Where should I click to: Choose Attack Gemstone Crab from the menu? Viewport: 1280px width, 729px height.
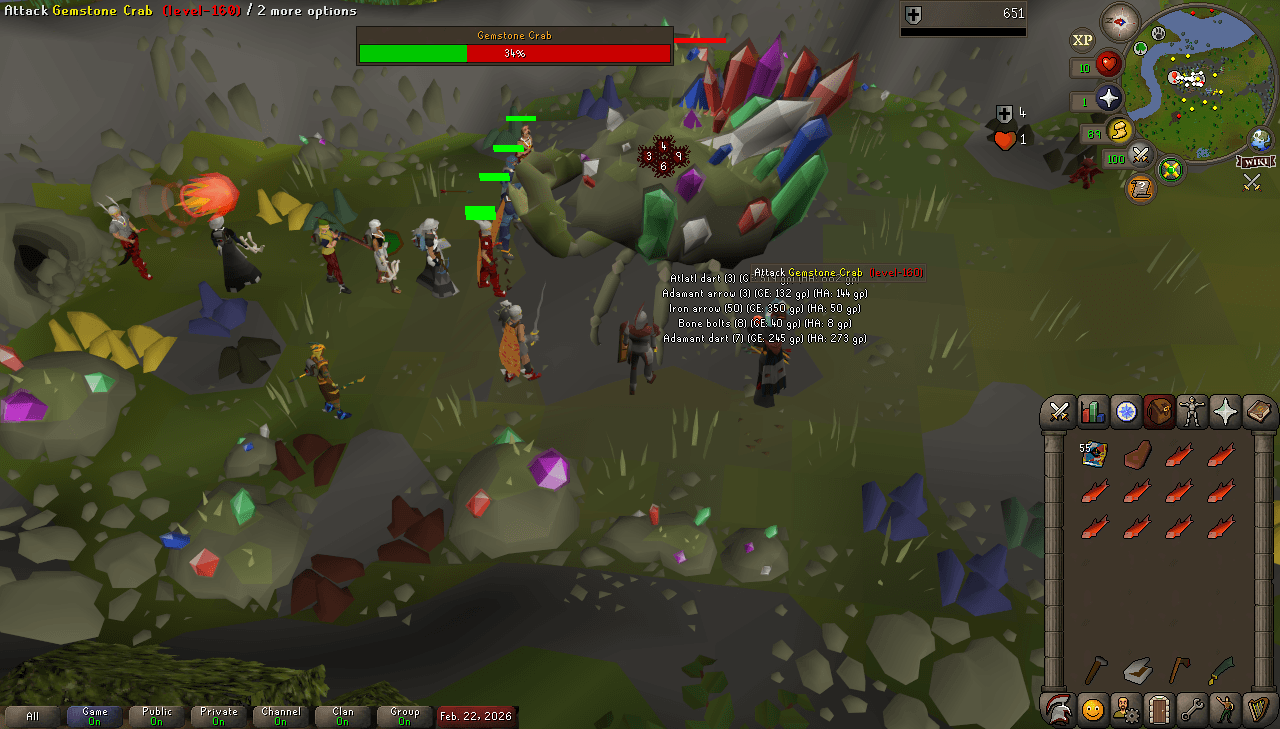(x=840, y=272)
